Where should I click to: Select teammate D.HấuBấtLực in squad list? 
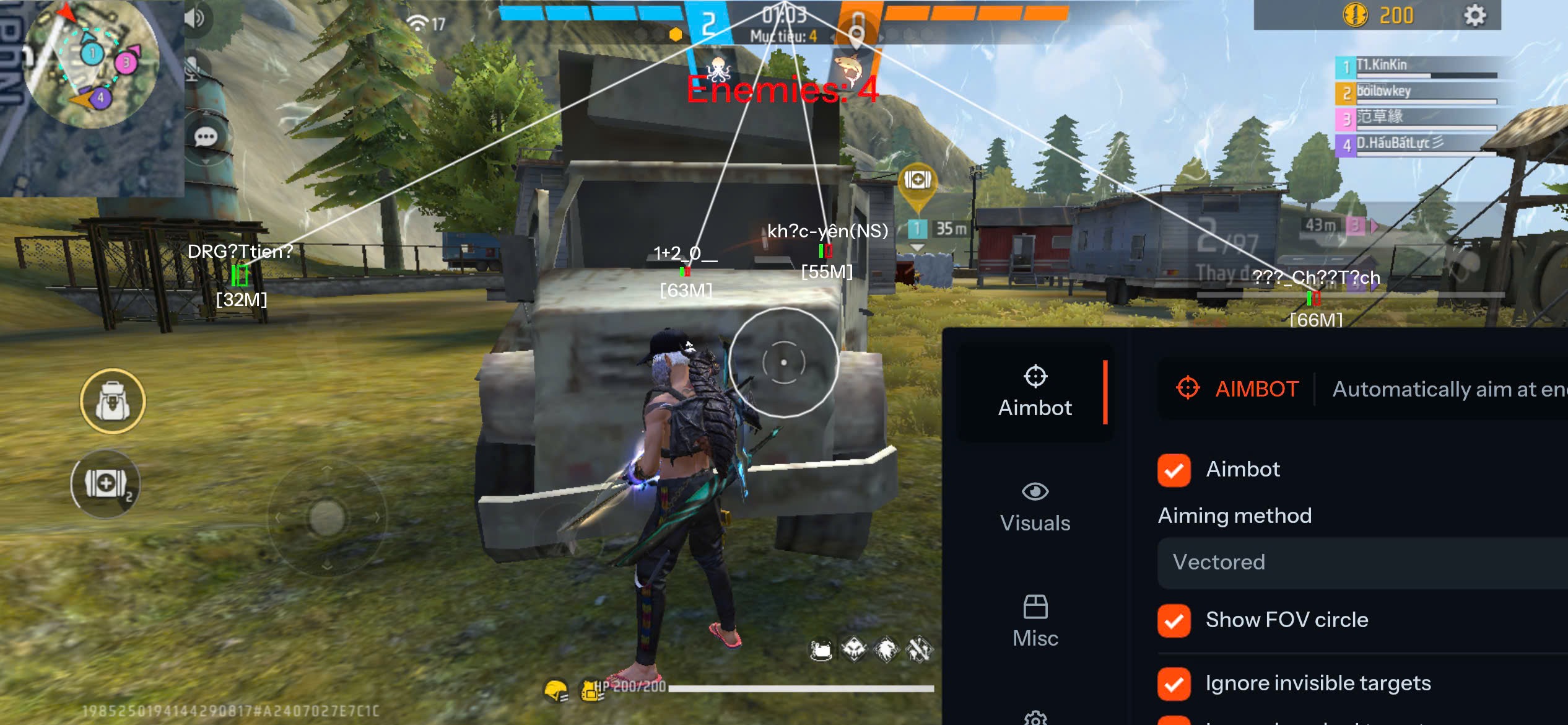click(1418, 145)
